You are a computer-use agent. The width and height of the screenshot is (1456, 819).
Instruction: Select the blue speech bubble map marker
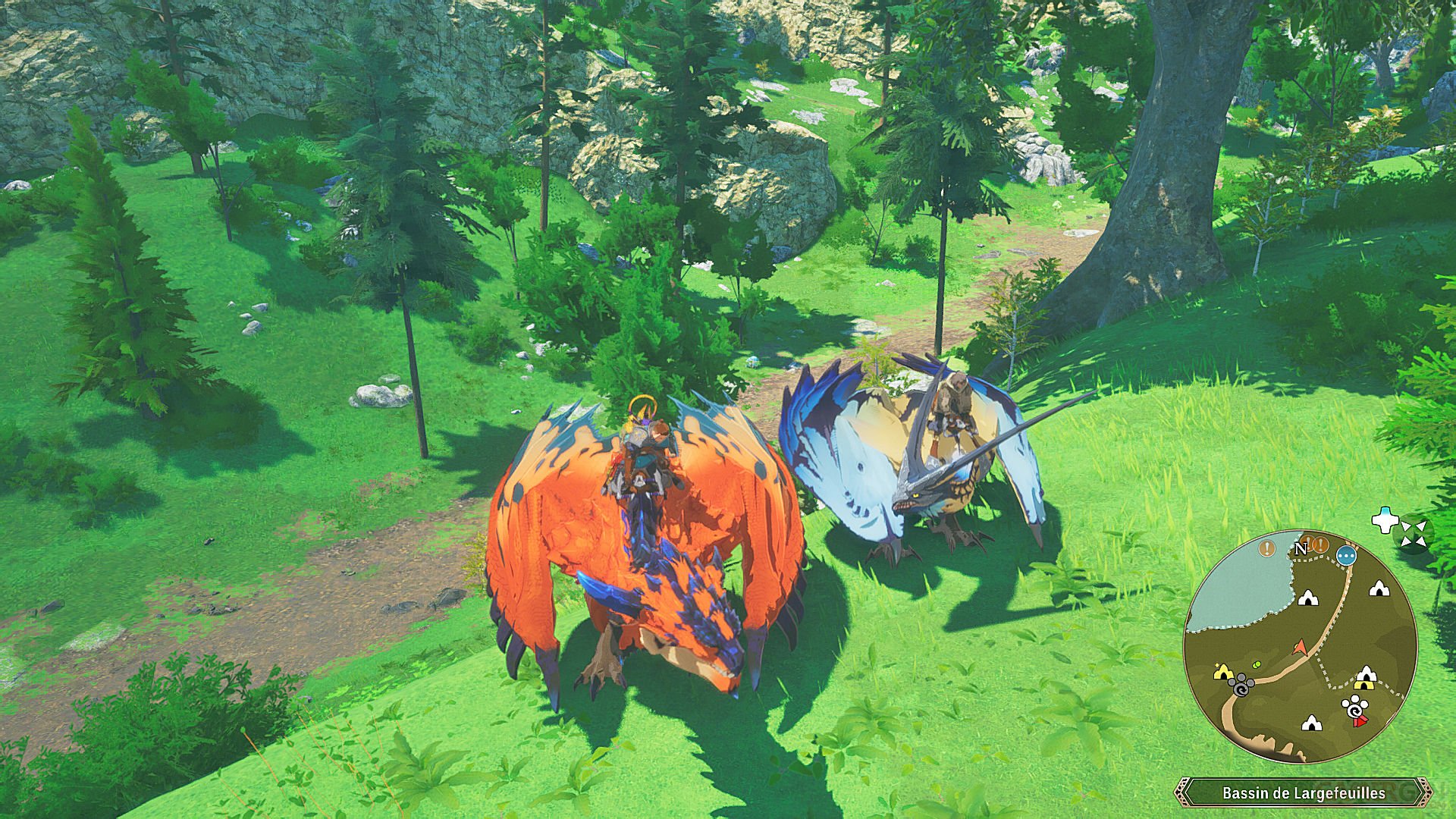pyautogui.click(x=1347, y=555)
